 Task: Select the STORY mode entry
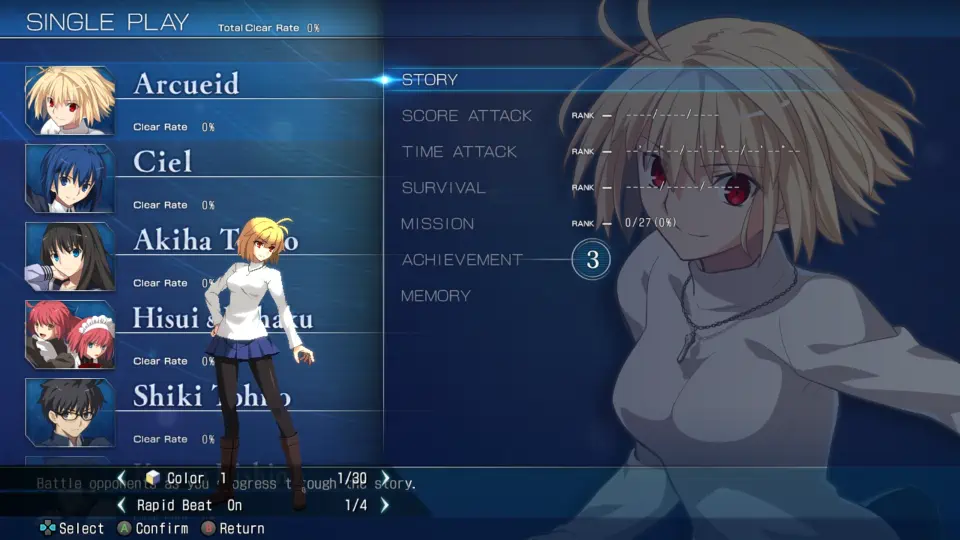430,80
